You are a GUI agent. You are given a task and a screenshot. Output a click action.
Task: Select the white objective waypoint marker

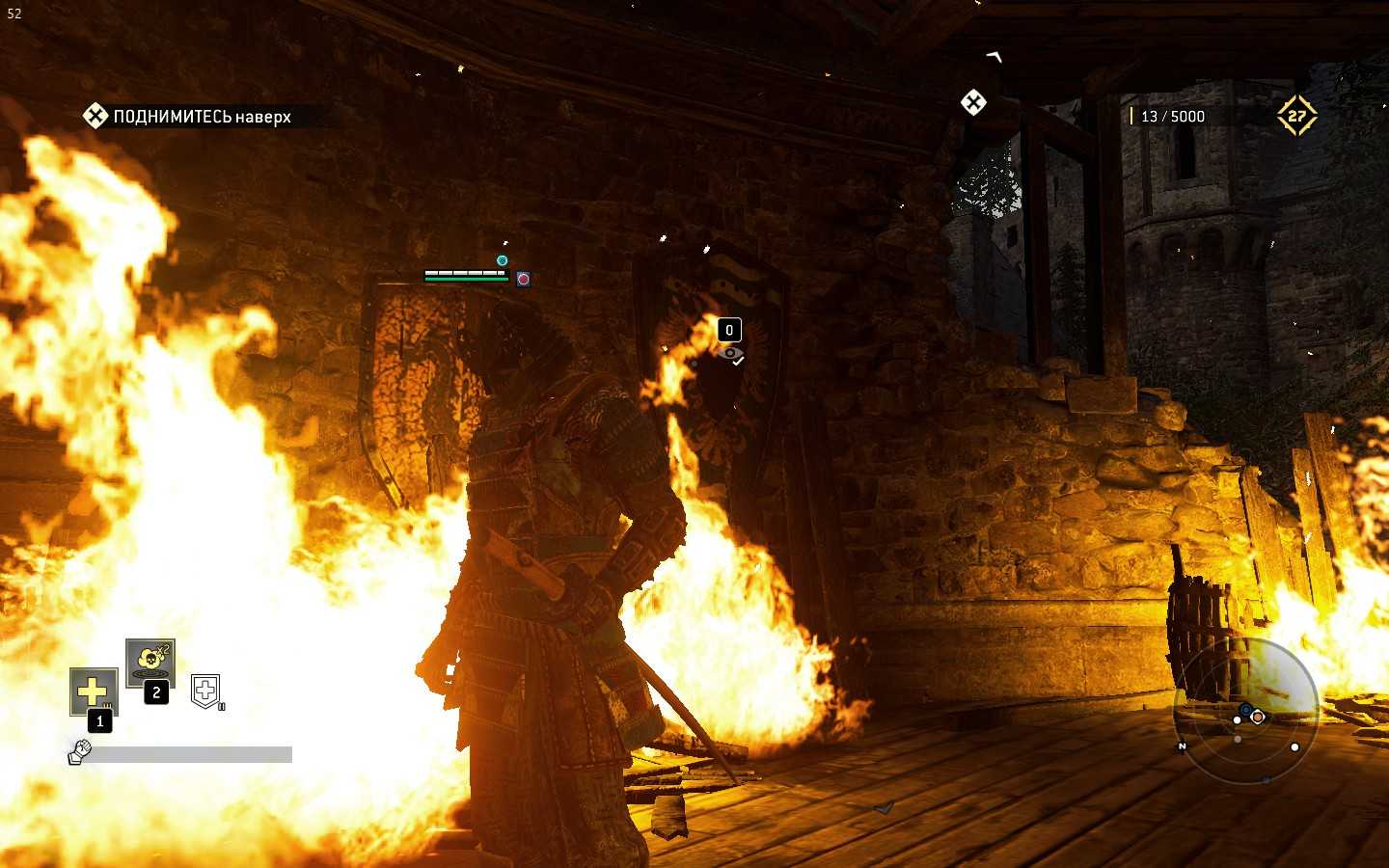973,102
